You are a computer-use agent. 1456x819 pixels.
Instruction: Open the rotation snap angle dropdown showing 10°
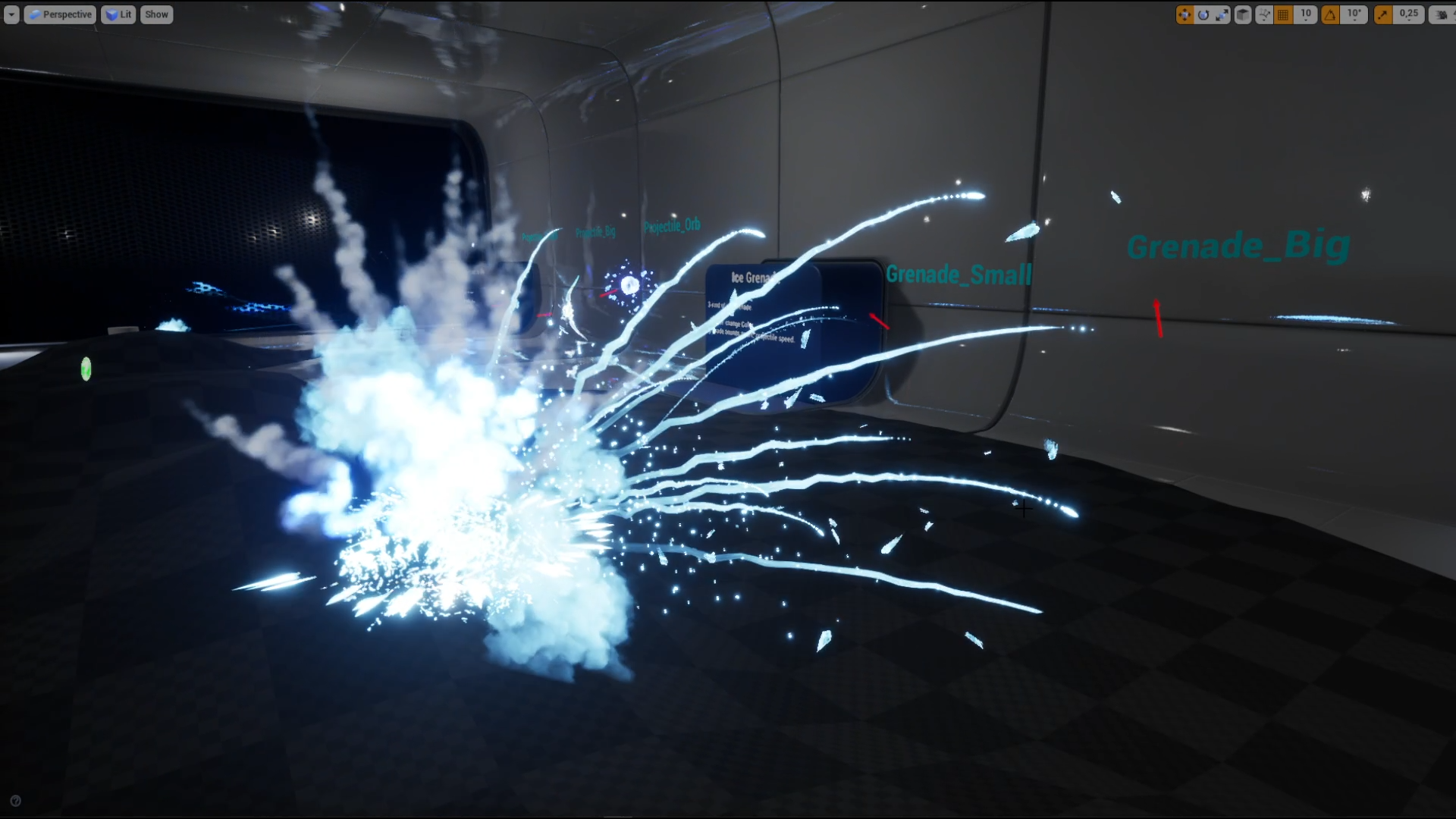(x=1354, y=14)
